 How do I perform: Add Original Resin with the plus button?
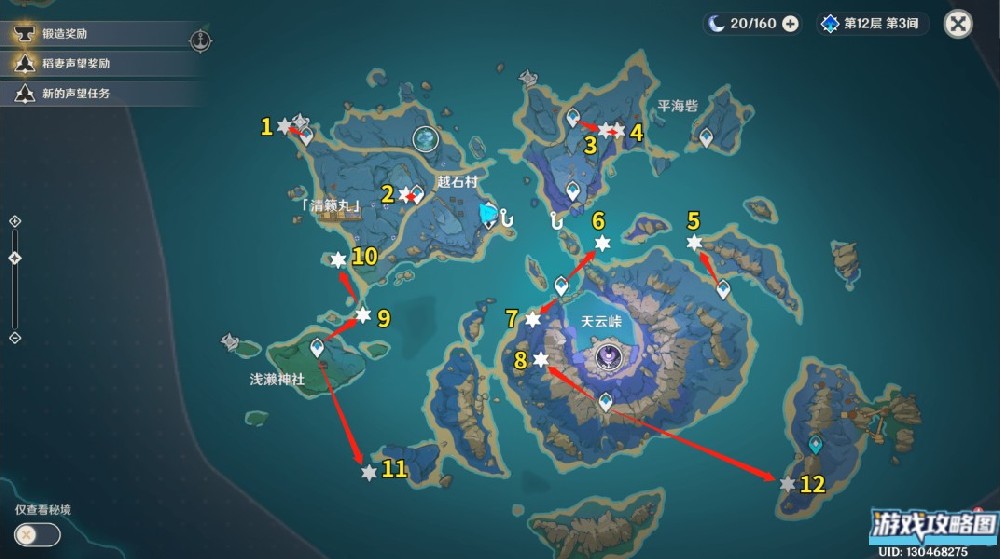(x=790, y=24)
